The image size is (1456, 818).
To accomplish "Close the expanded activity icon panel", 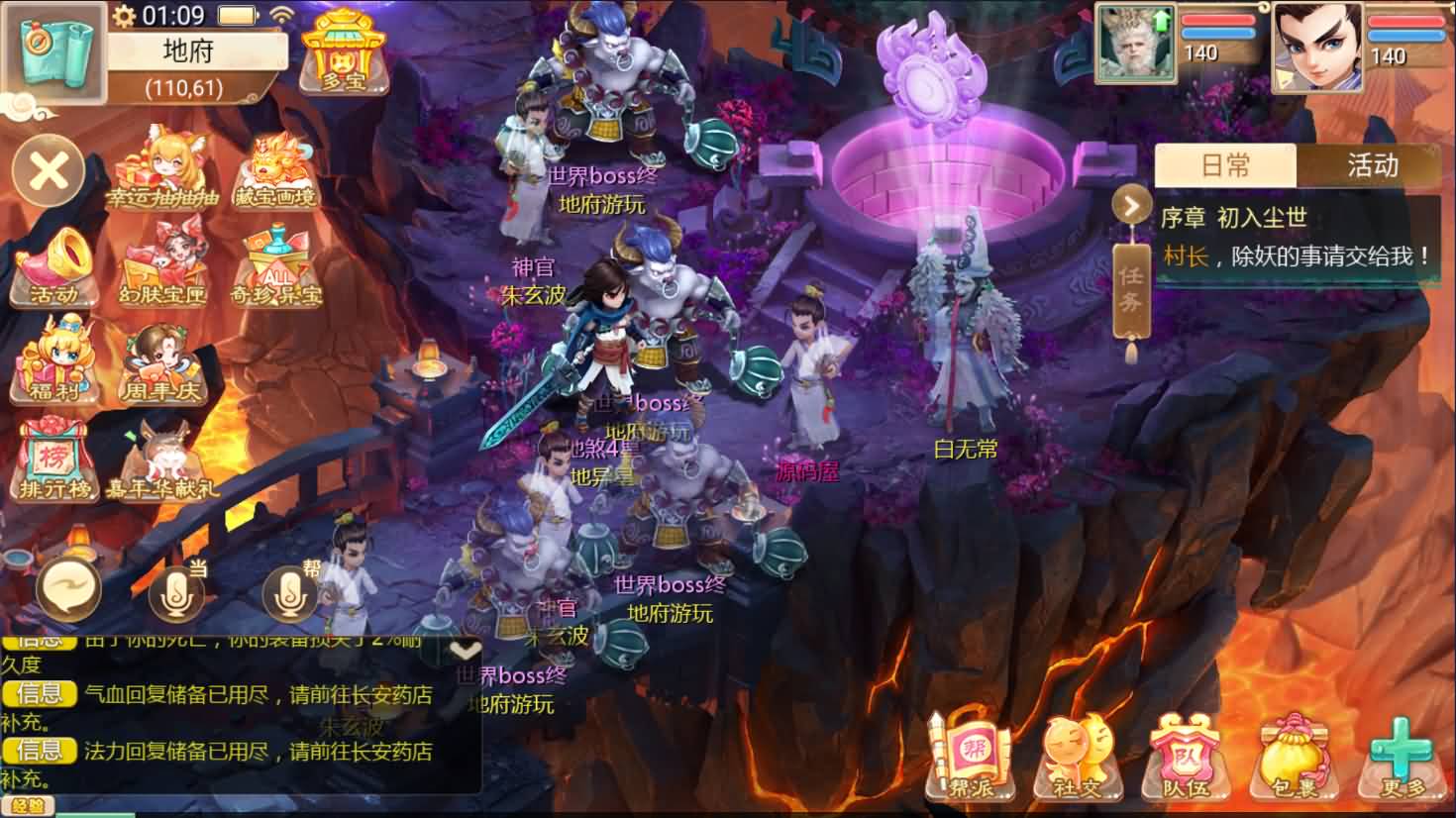I will (48, 171).
